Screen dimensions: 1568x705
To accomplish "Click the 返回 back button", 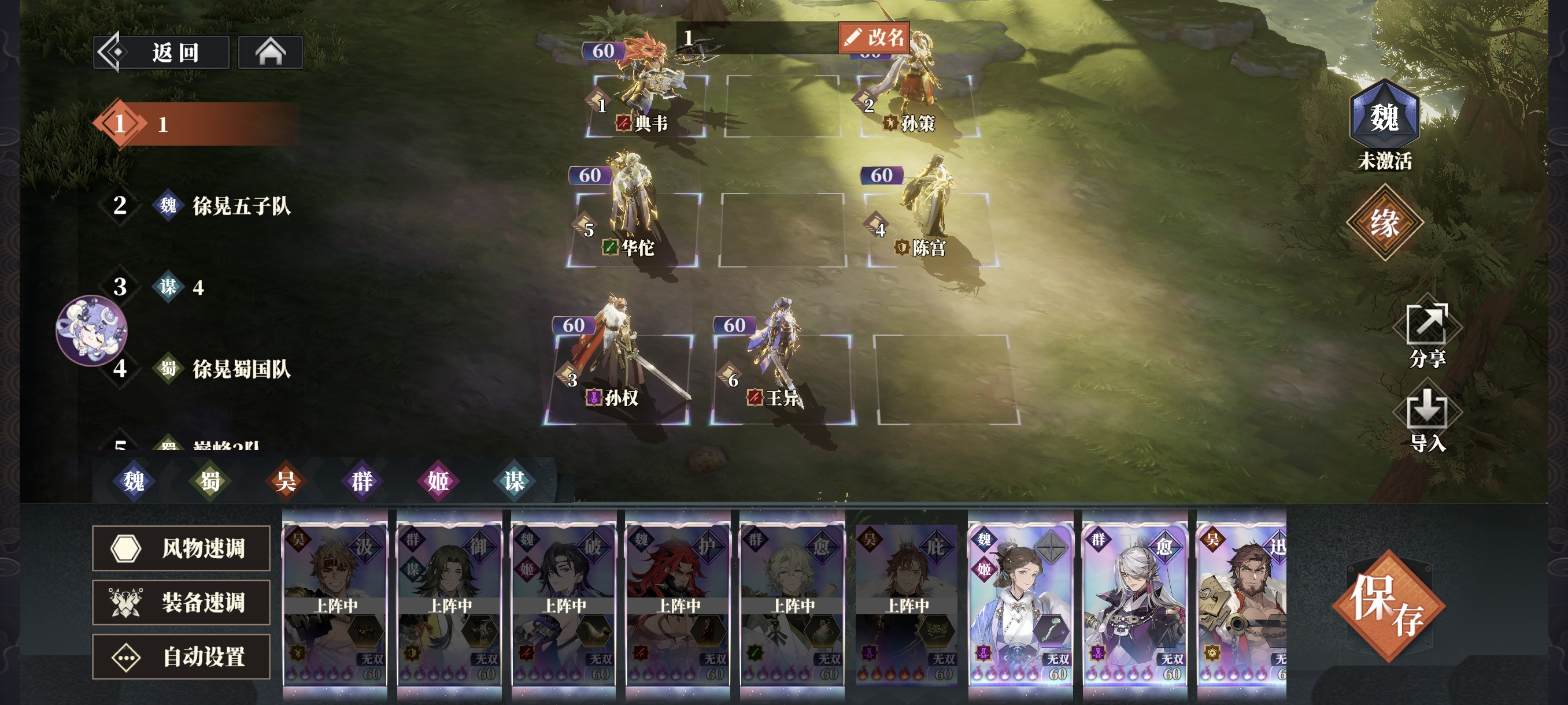I will pos(162,53).
